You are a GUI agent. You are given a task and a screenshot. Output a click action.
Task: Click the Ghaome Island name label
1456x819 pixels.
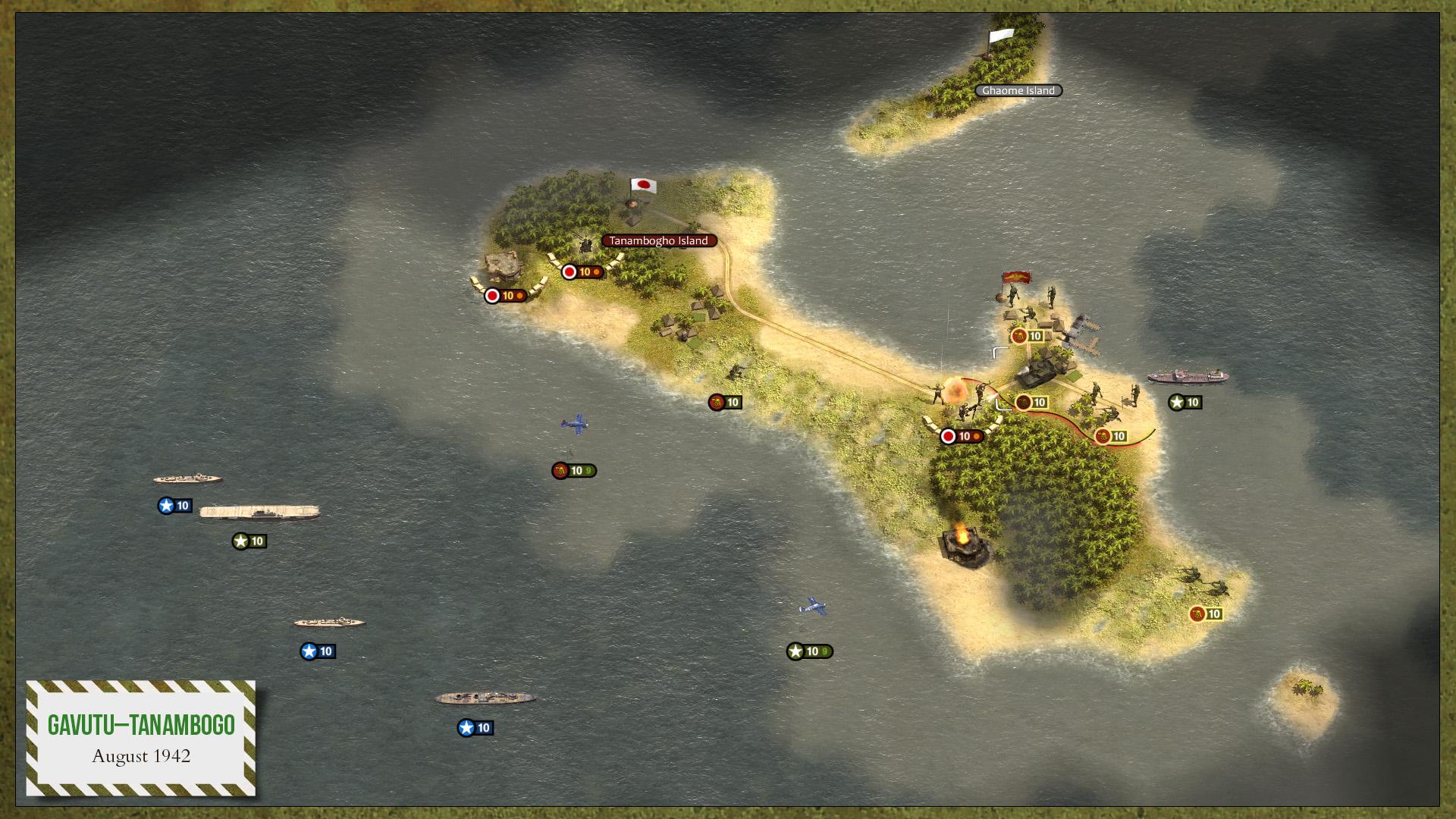pos(1018,90)
